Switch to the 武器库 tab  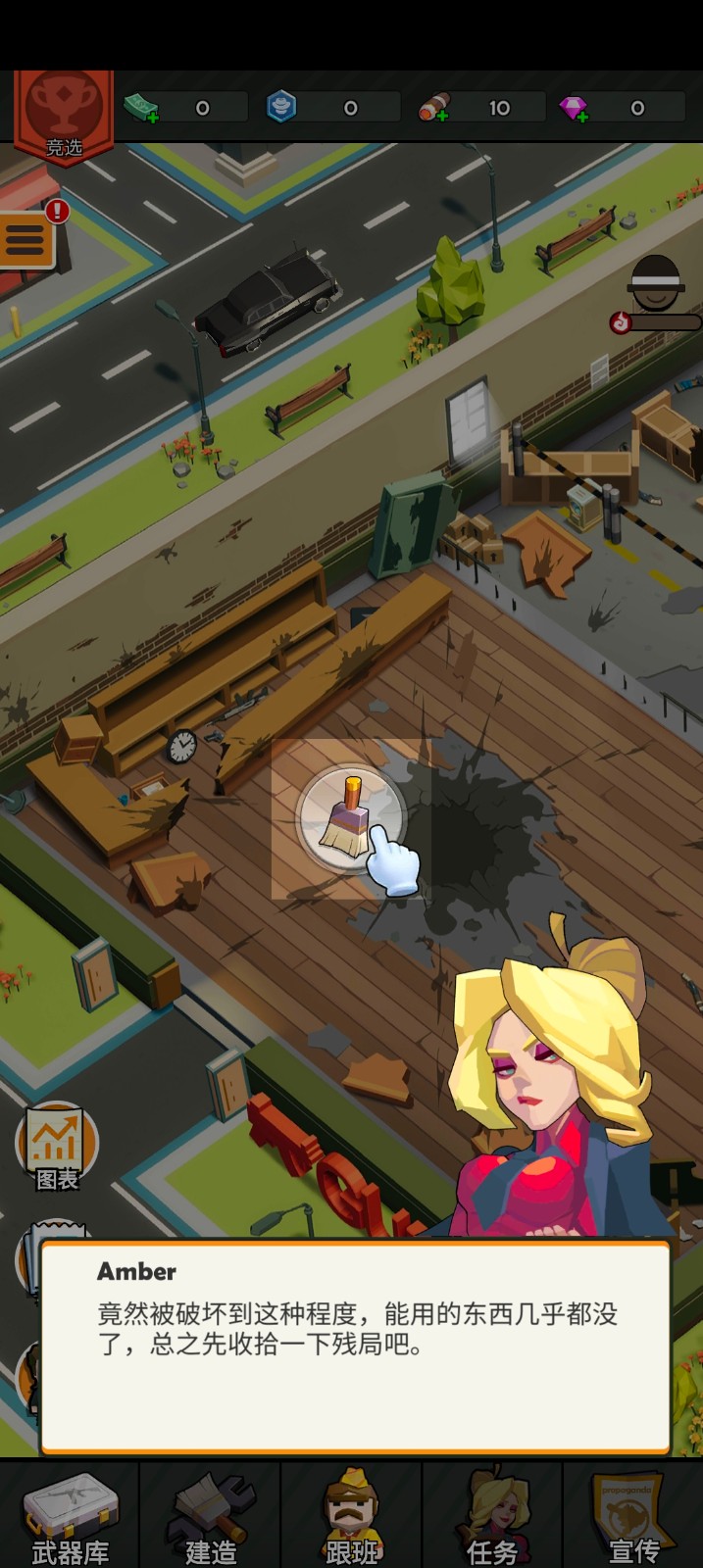70,1515
